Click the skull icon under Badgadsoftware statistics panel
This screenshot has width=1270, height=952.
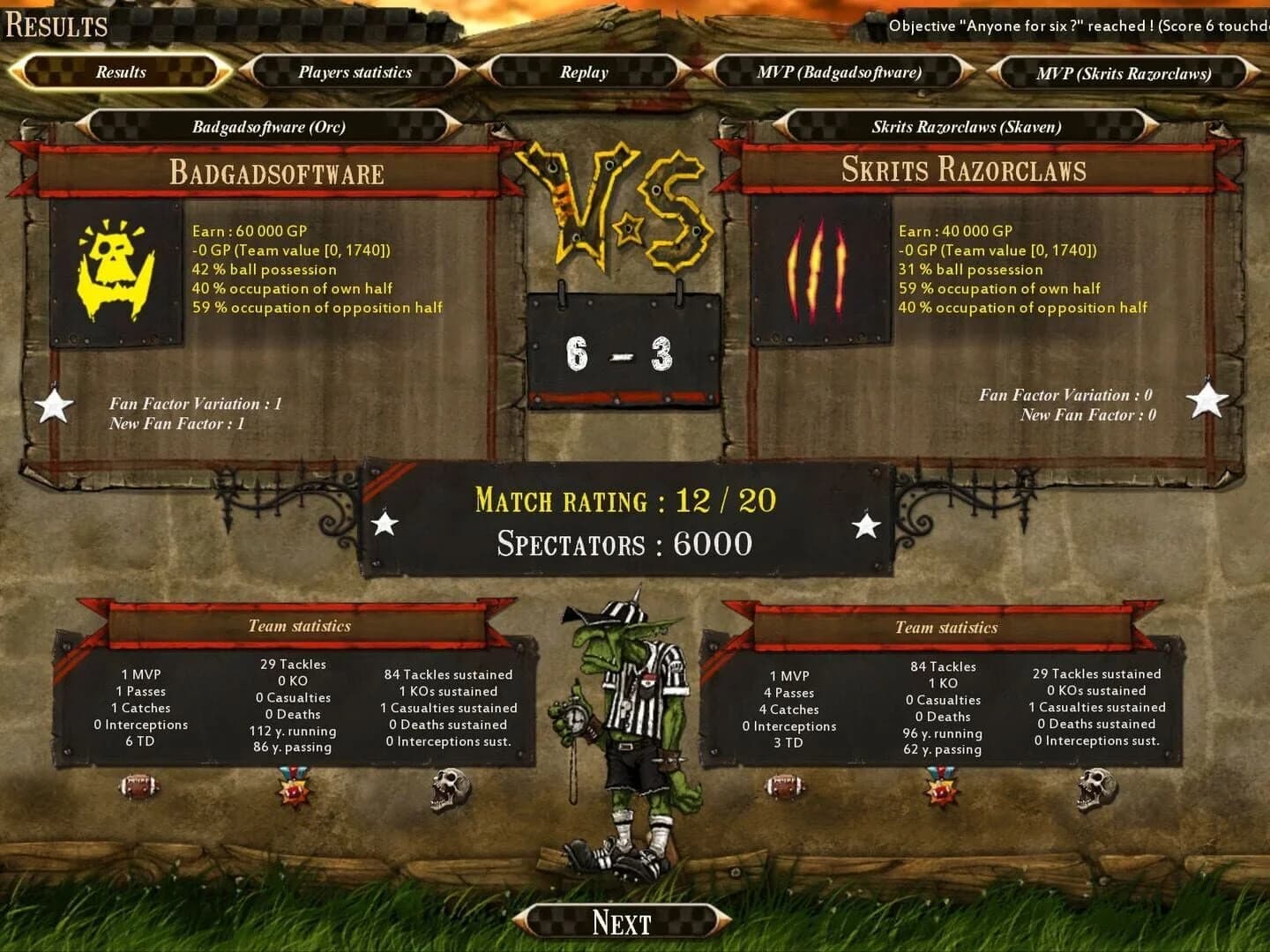tap(452, 792)
